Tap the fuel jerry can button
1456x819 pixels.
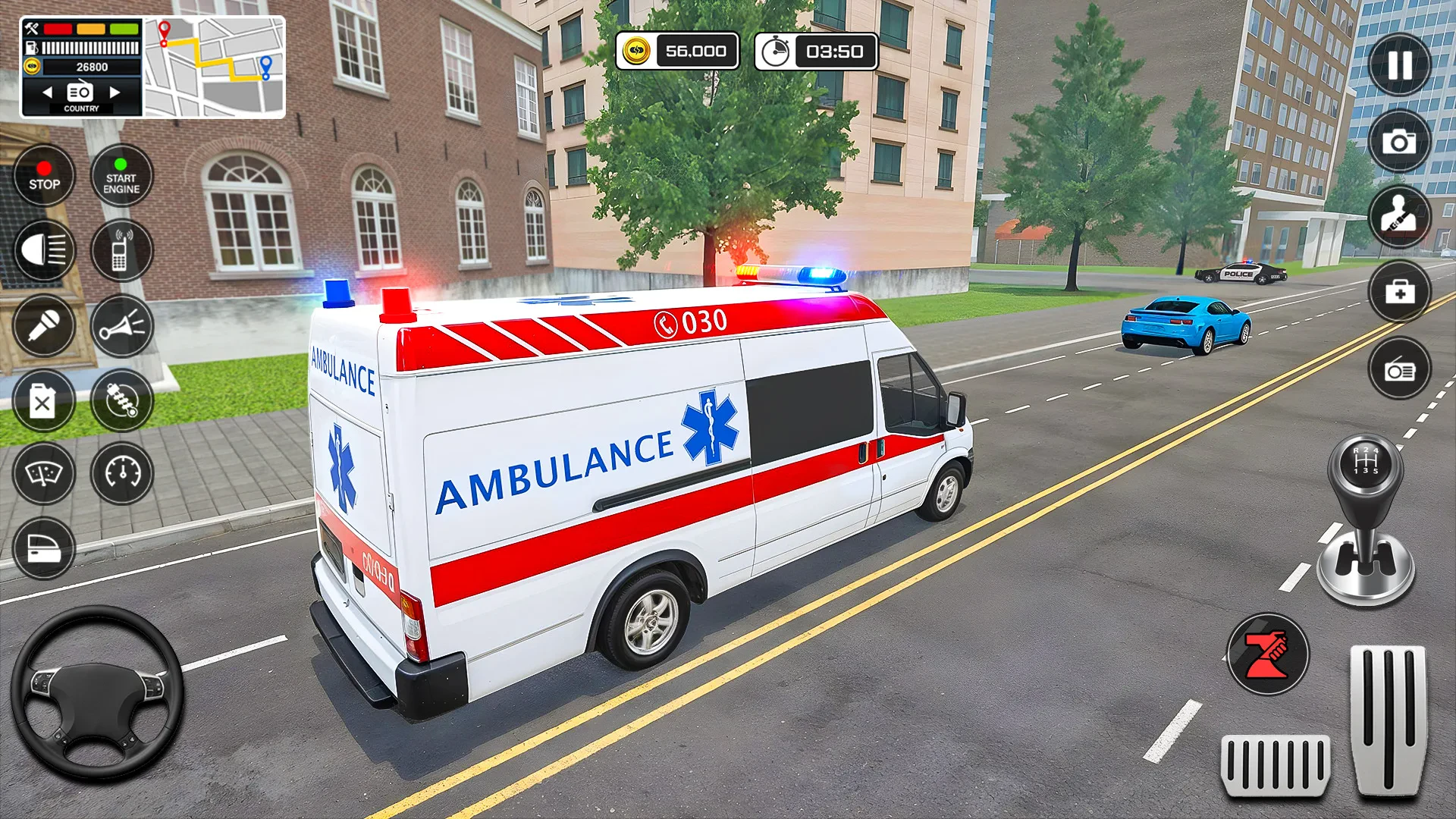click(x=44, y=400)
